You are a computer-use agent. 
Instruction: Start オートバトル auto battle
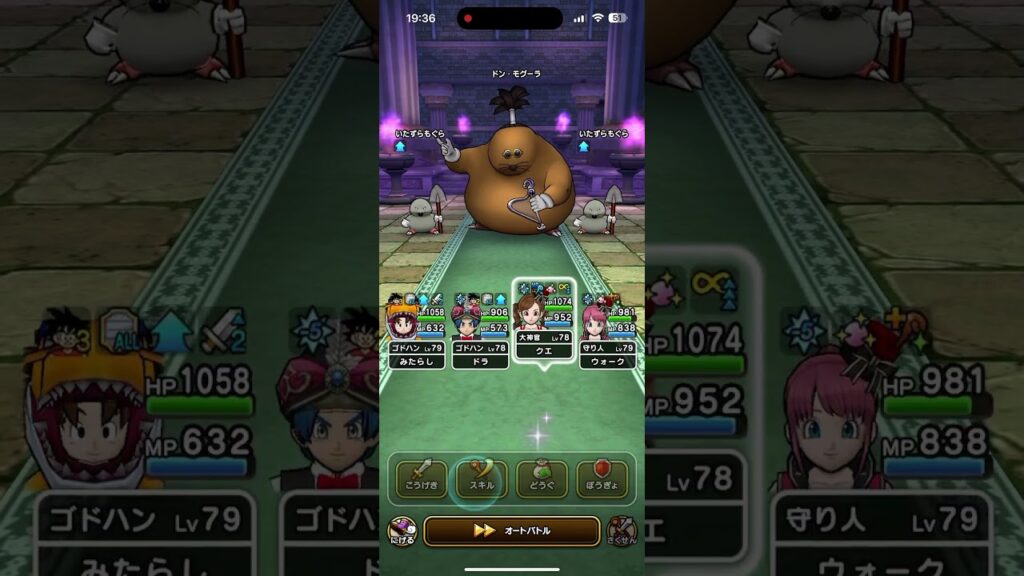511,530
